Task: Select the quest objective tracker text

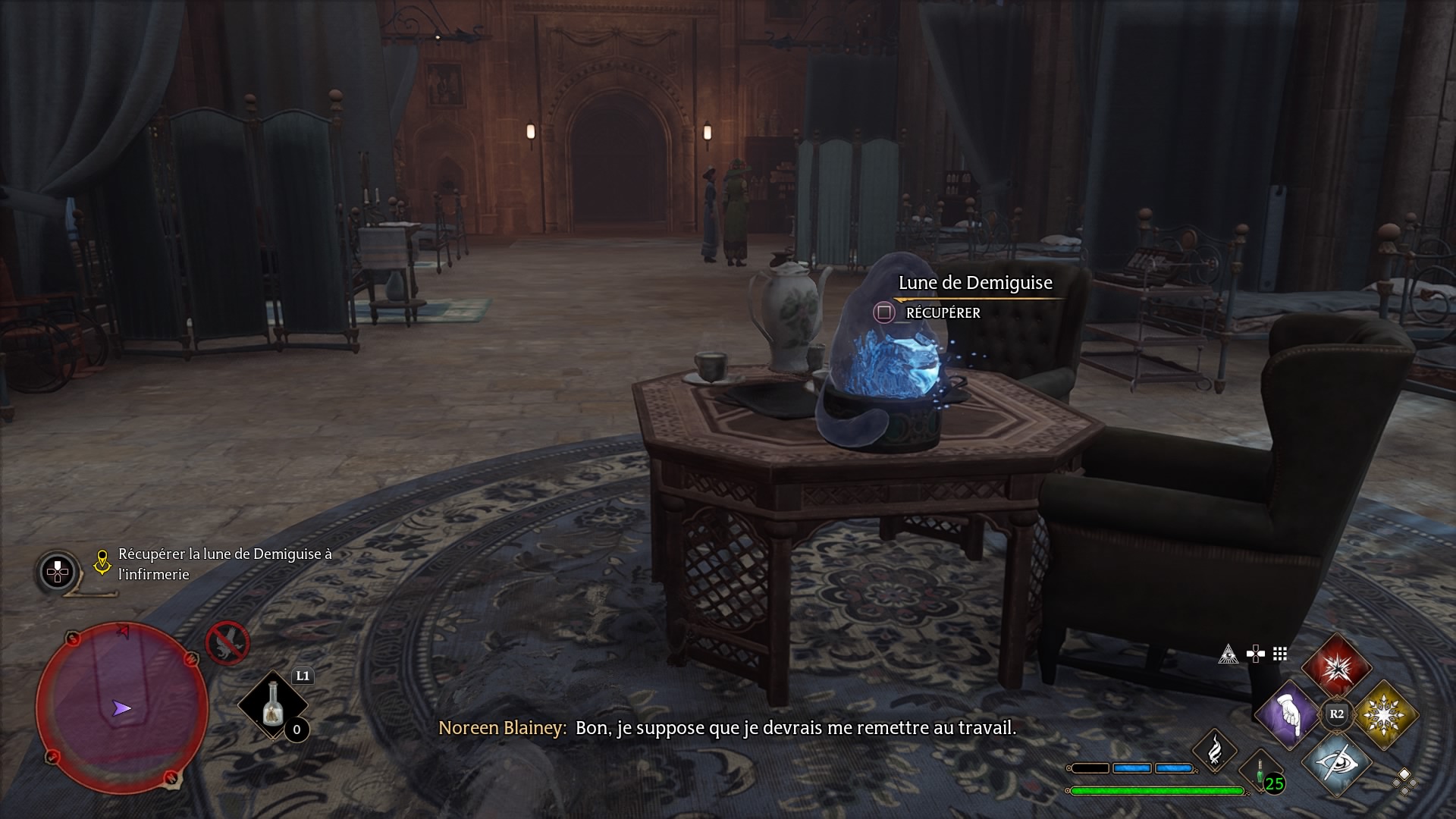Action: 225,564
